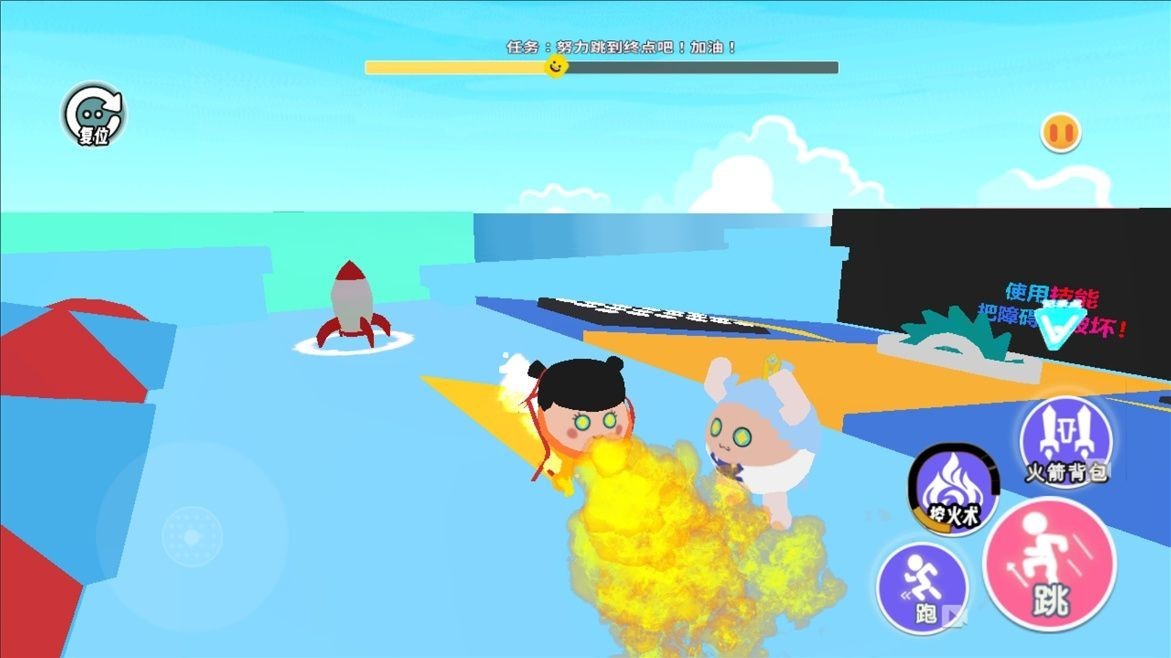Hit the pink 跳 jump button
This screenshot has width=1171, height=658.
point(1049,565)
